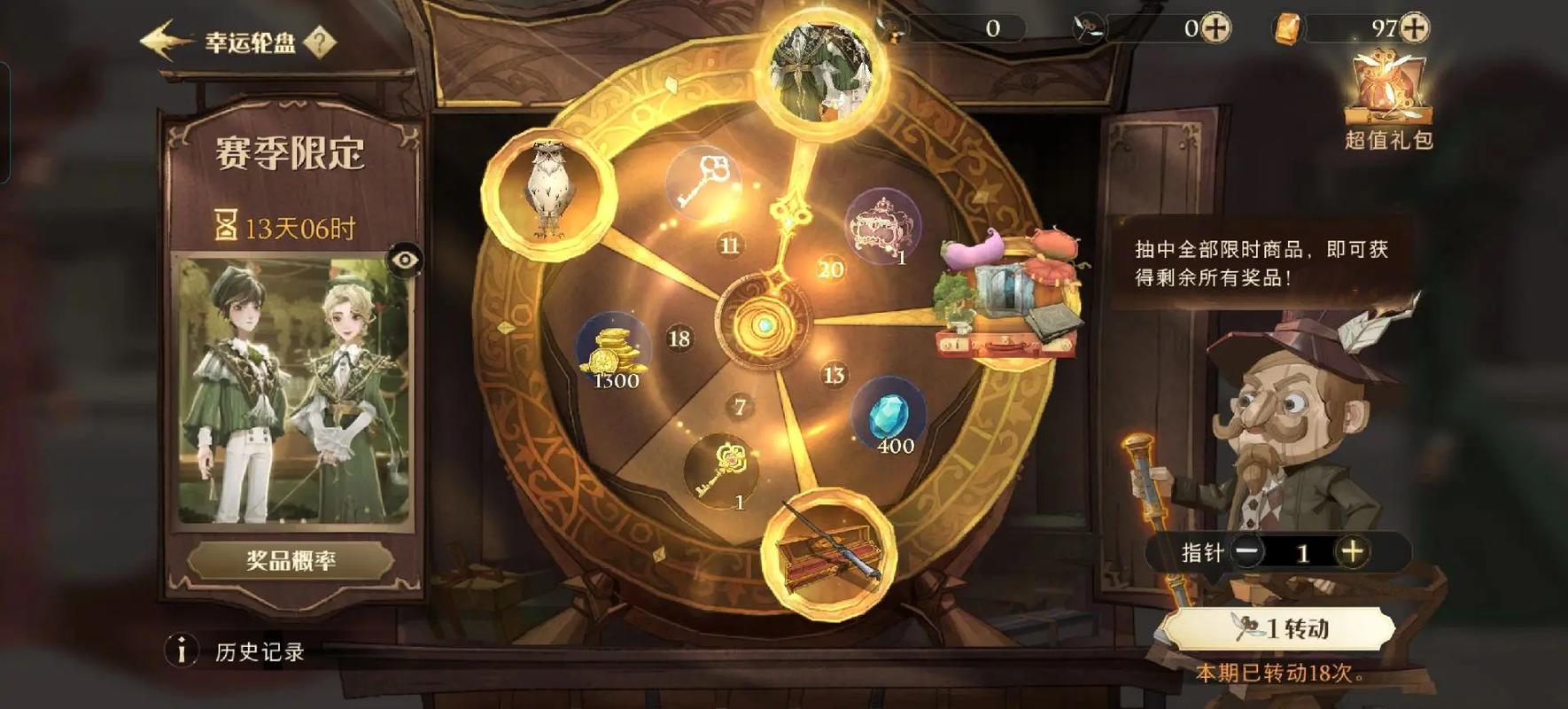Open the question mark help icon
1568x709 pixels.
[320, 42]
